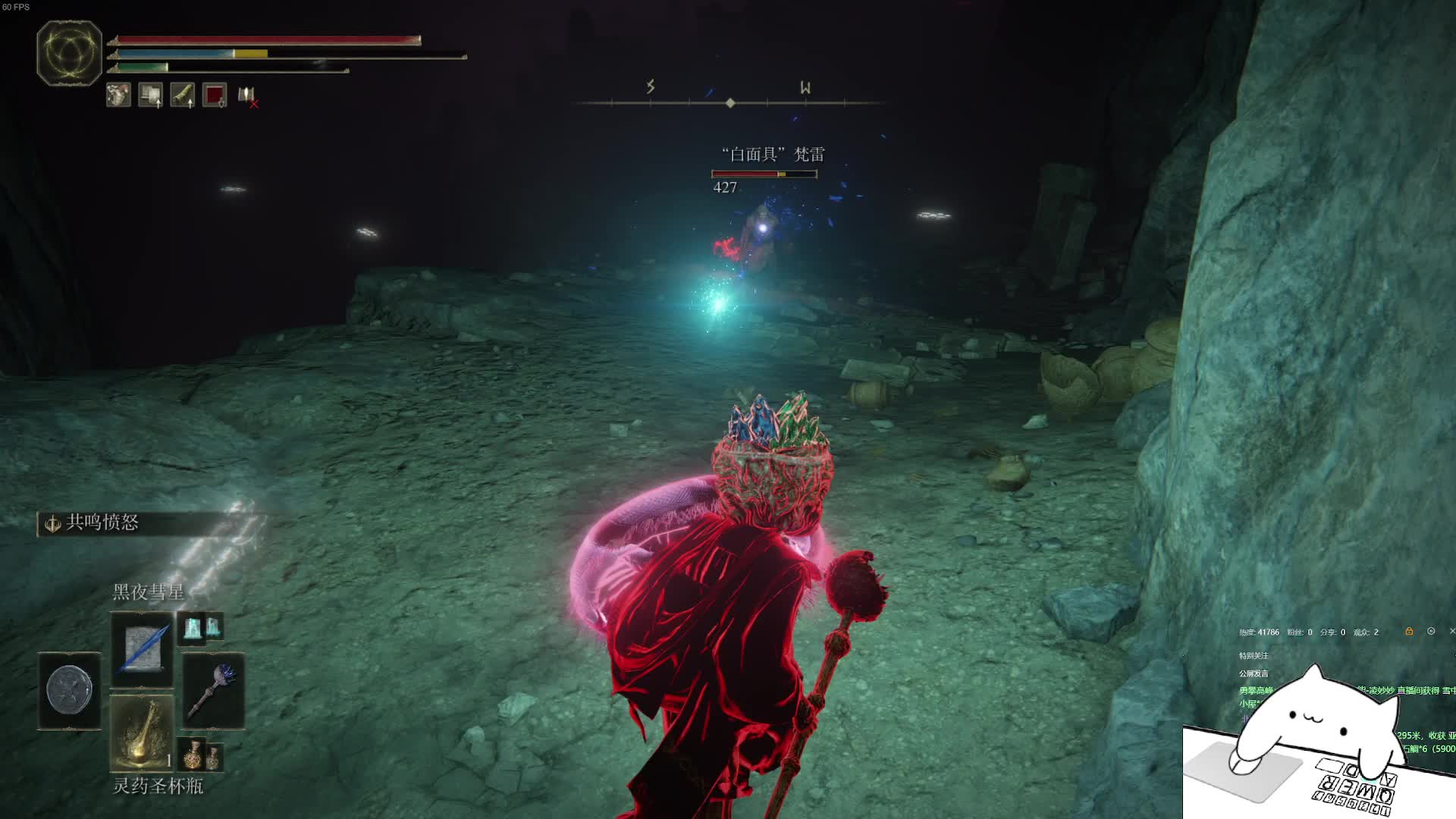Click the map icon with red X
Image resolution: width=1456 pixels, height=819 pixels.
pos(247,96)
